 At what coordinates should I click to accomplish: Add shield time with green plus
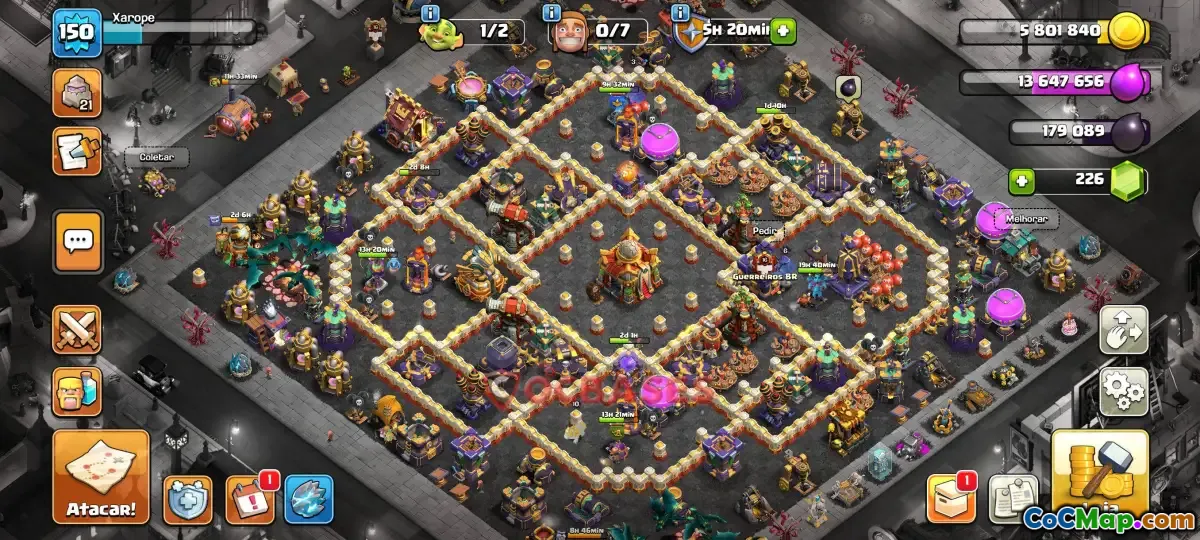(783, 31)
